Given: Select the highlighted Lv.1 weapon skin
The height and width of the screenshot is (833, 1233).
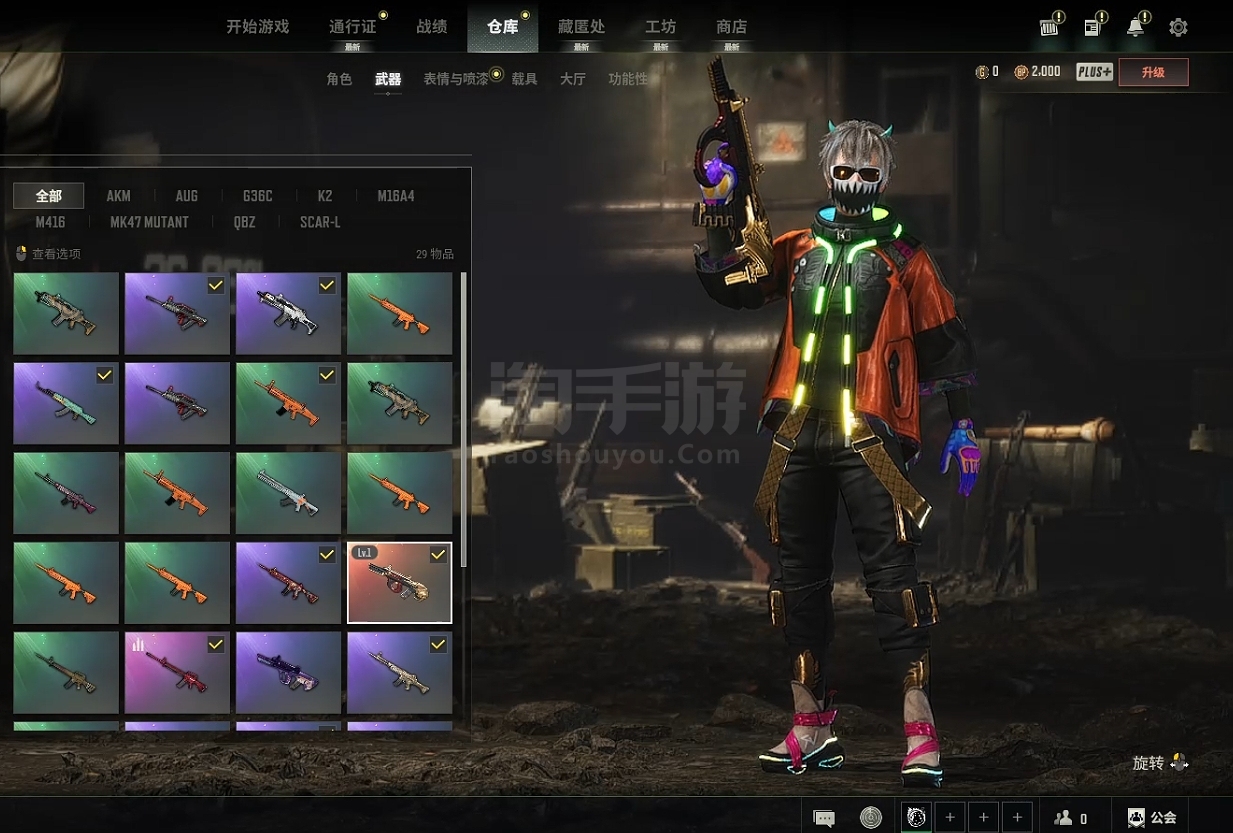Looking at the screenshot, I should (399, 583).
